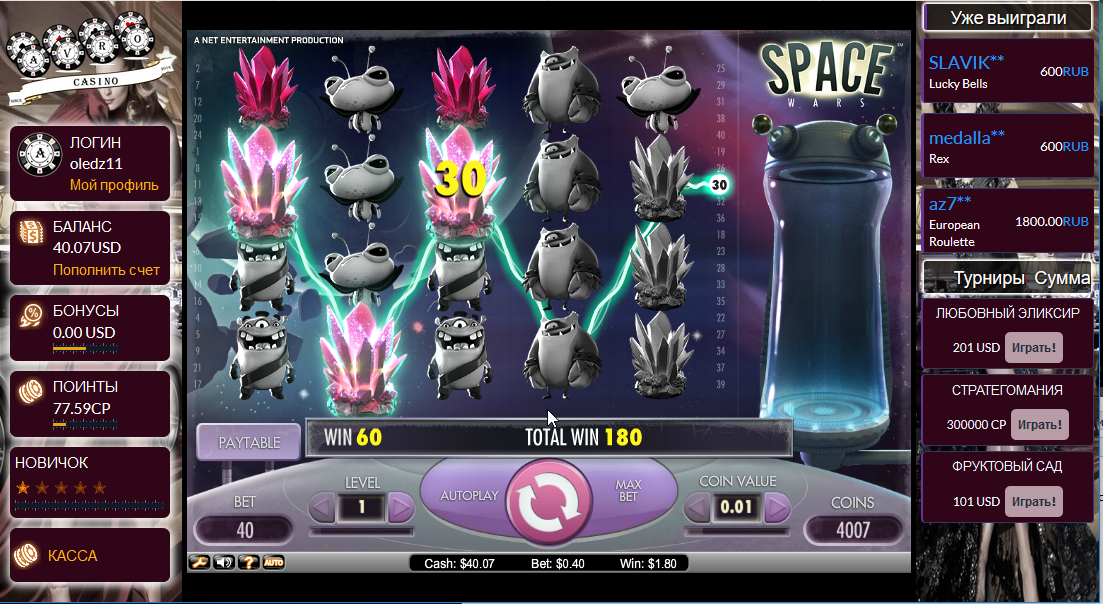Play the ЛЮБОВНЫЙ ЭЛИКСИР tournament
Screen dimensions: 1103x604
pos(1033,348)
